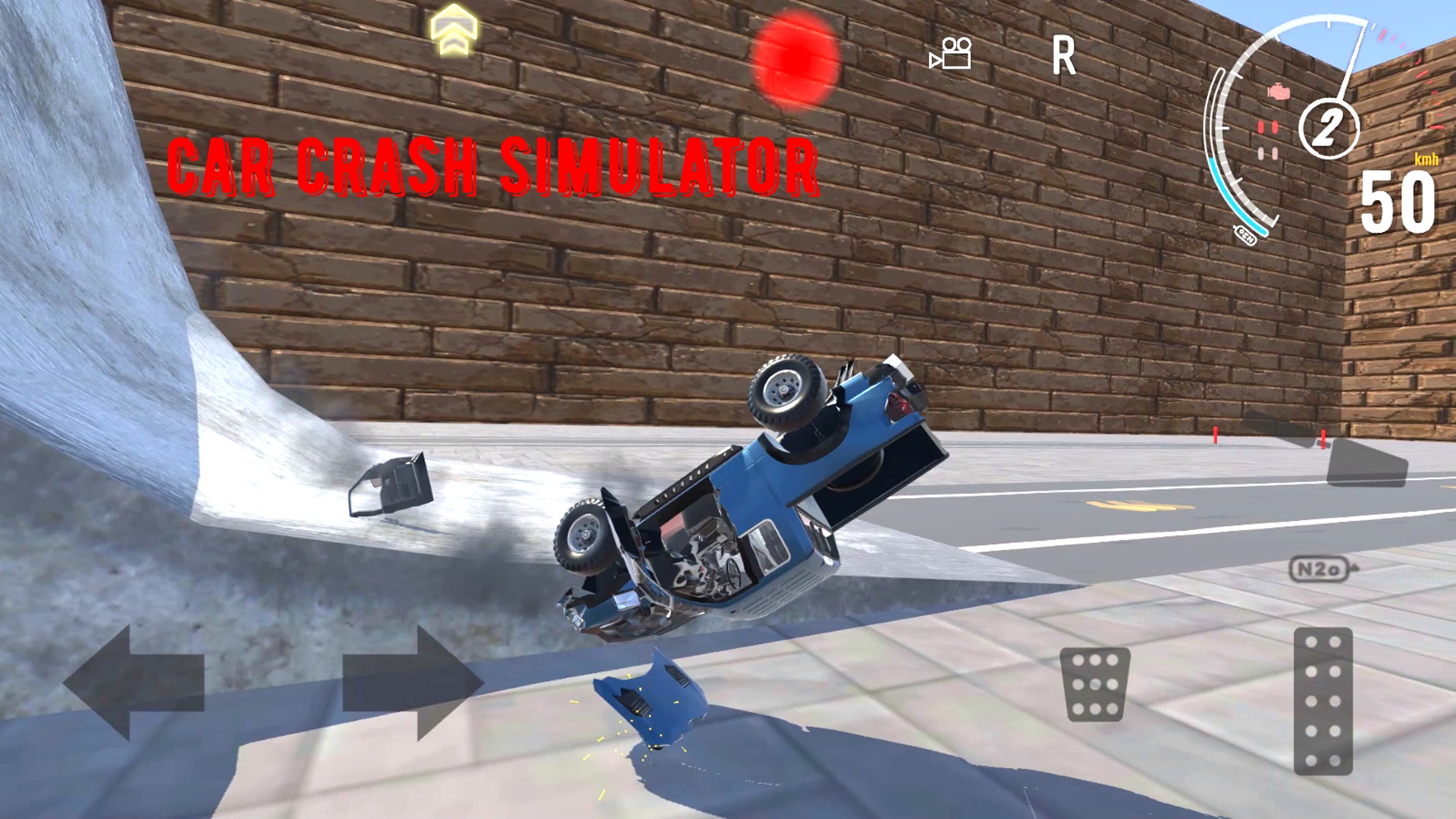Viewport: 1456px width, 819px height.
Task: Tap the engine warning light on the tachometer
Action: tap(1277, 91)
